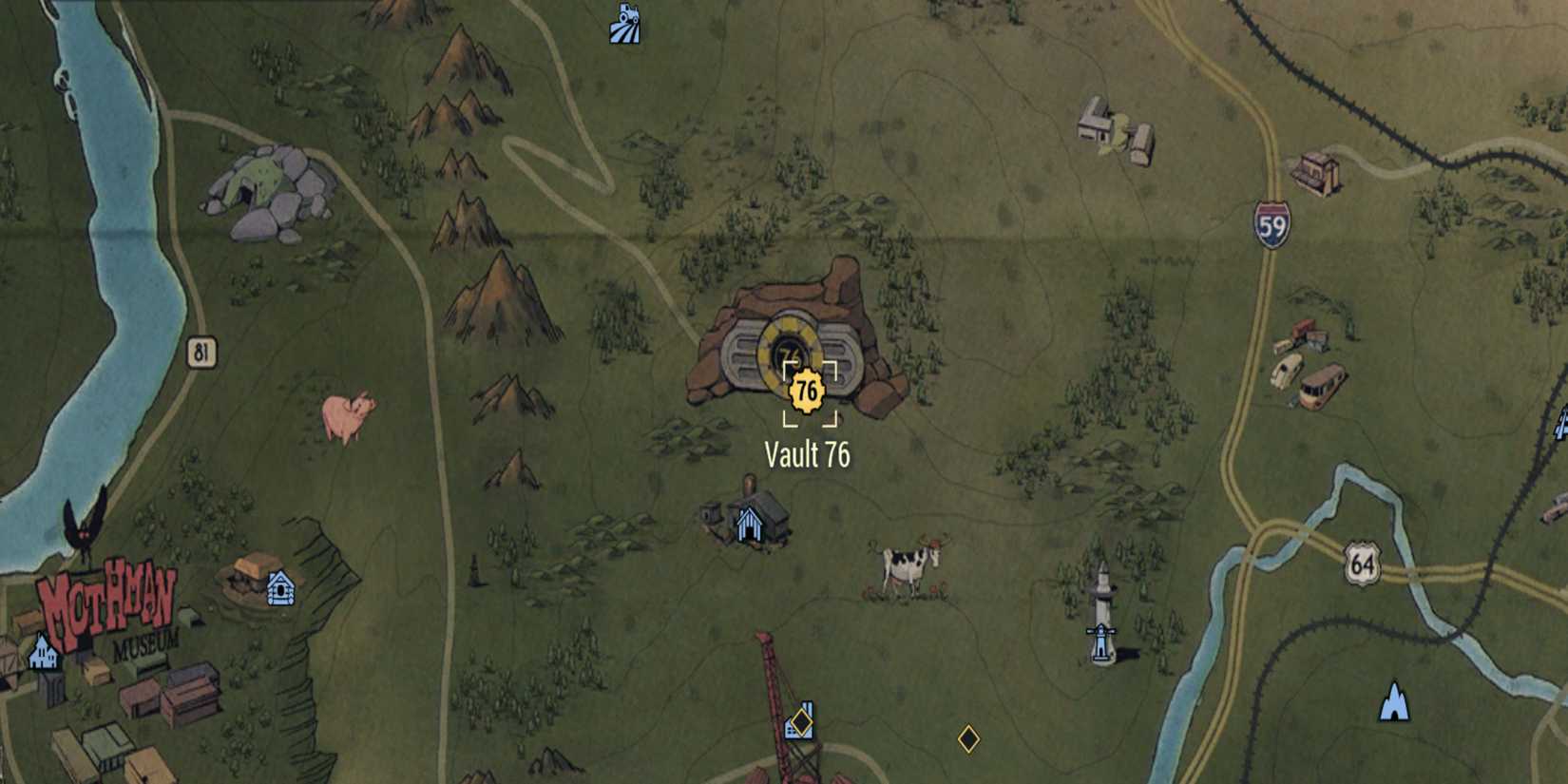The image size is (1568, 784).
Task: Click the pink pig illustration
Action: point(349,415)
